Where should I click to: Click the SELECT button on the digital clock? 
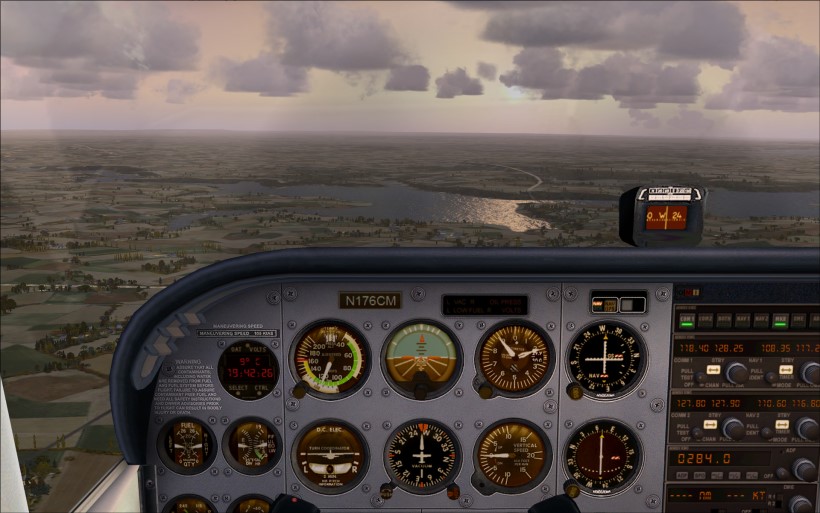pyautogui.click(x=238, y=388)
